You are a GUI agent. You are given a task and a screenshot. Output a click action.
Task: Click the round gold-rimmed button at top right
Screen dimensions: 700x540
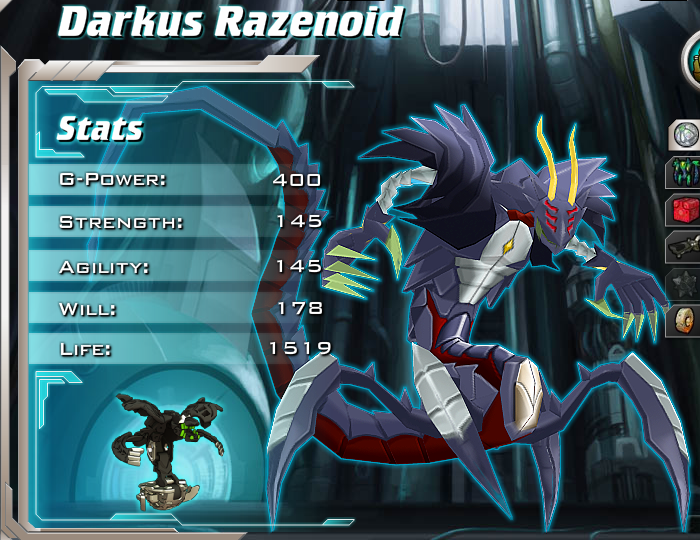(x=693, y=62)
